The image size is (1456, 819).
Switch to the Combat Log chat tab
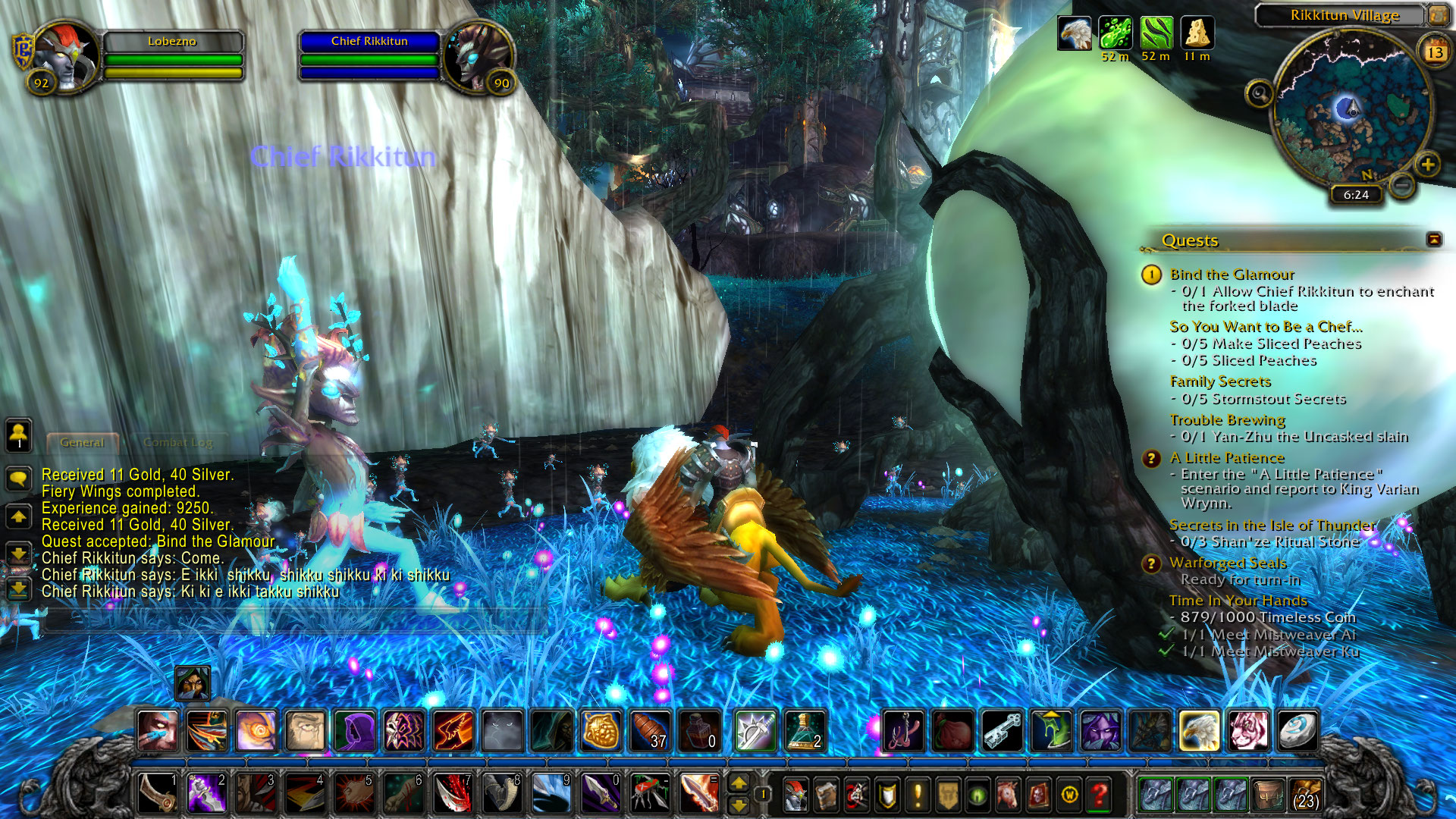177,442
